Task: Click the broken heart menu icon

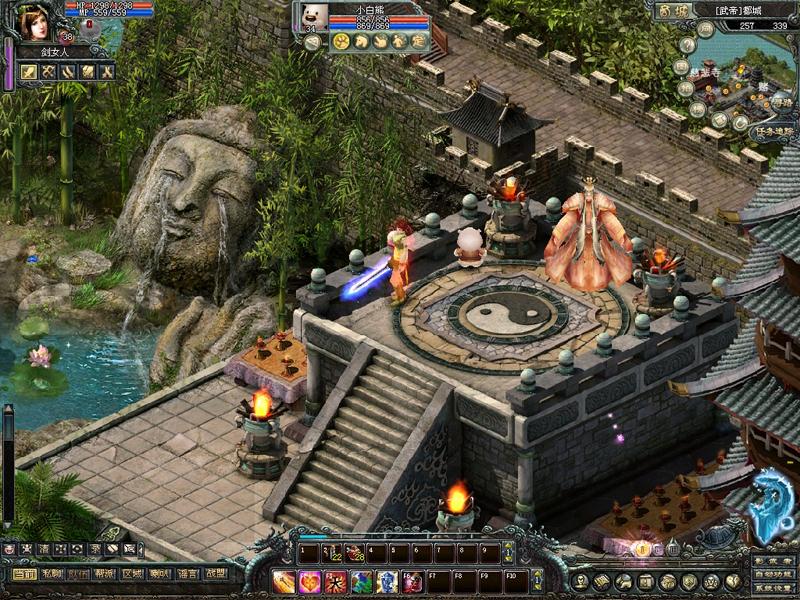Action: (x=733, y=581)
